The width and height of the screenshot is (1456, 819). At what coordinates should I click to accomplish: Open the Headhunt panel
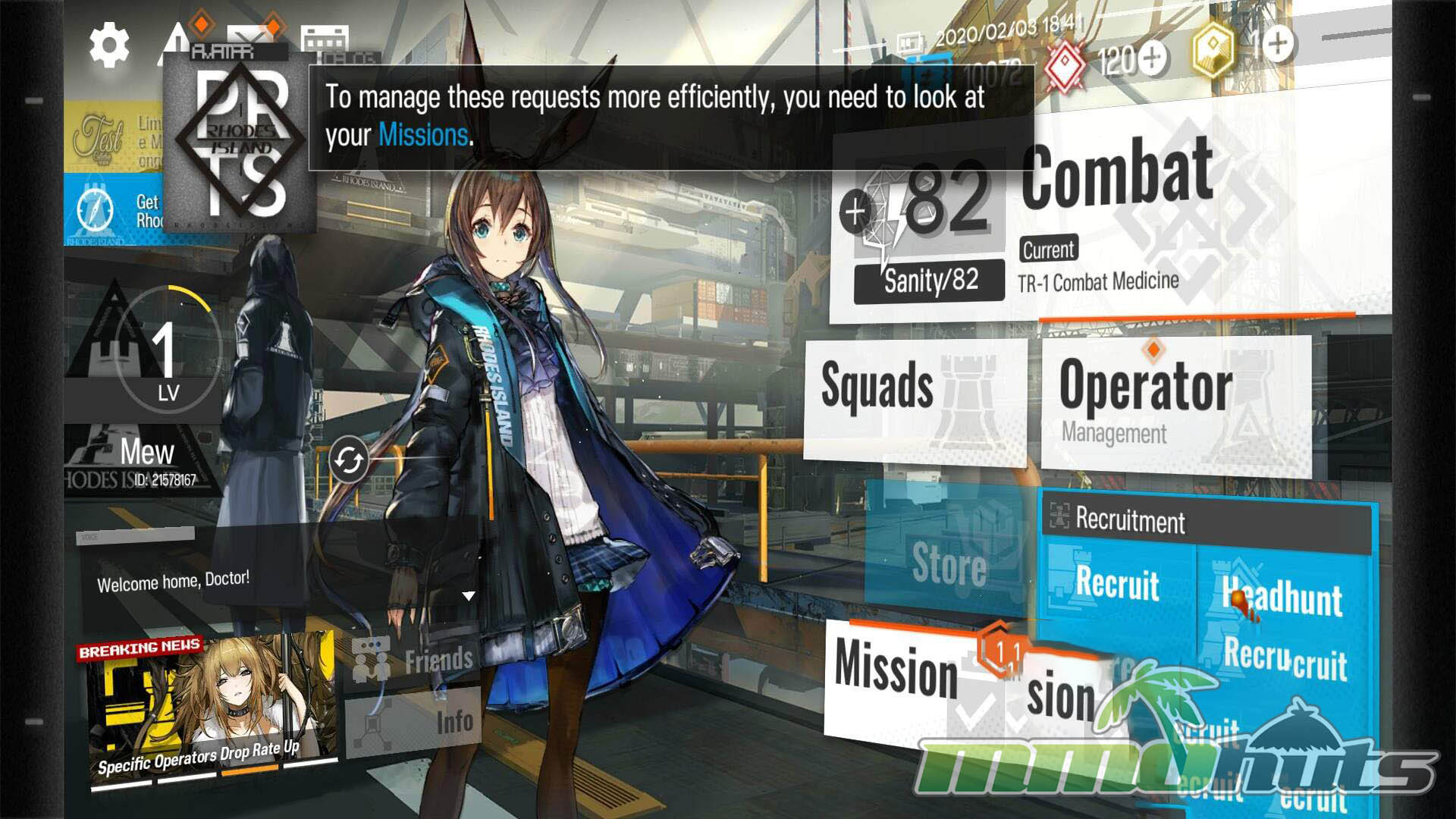[x=1283, y=598]
